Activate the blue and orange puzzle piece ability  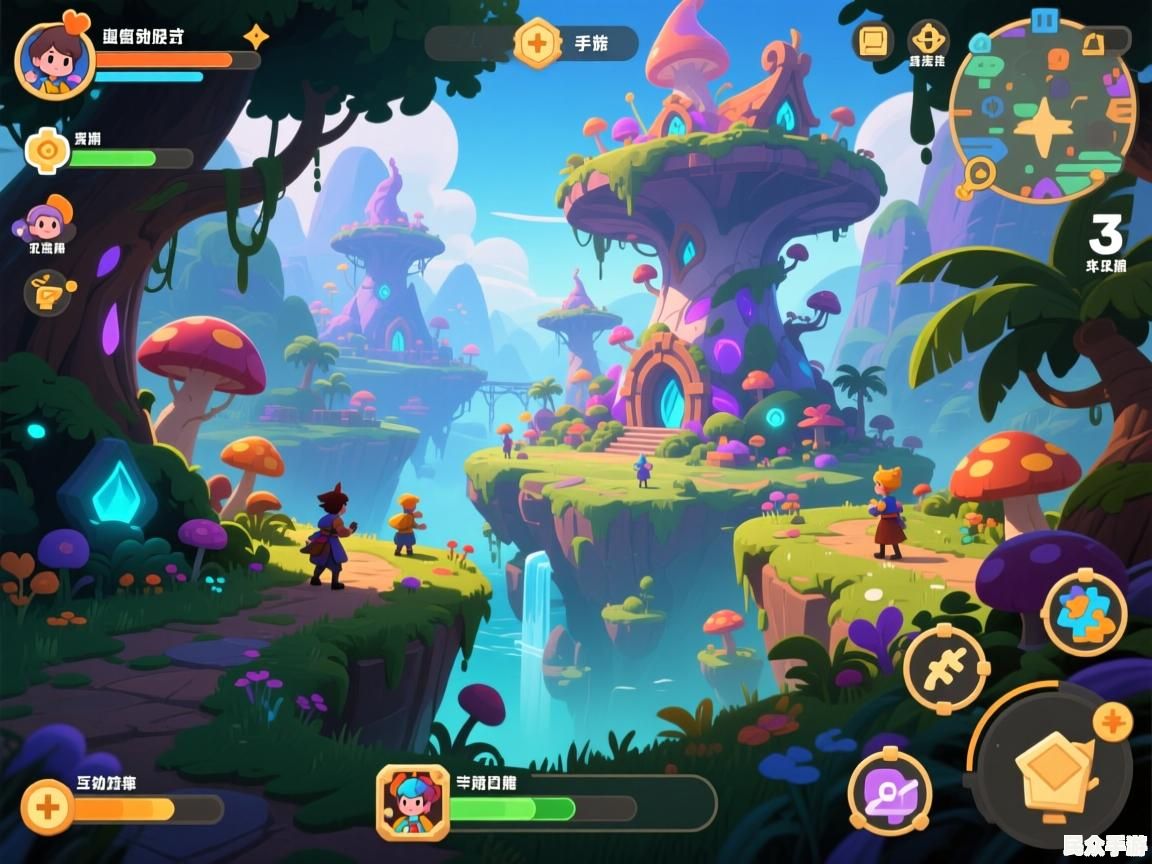(x=1084, y=612)
